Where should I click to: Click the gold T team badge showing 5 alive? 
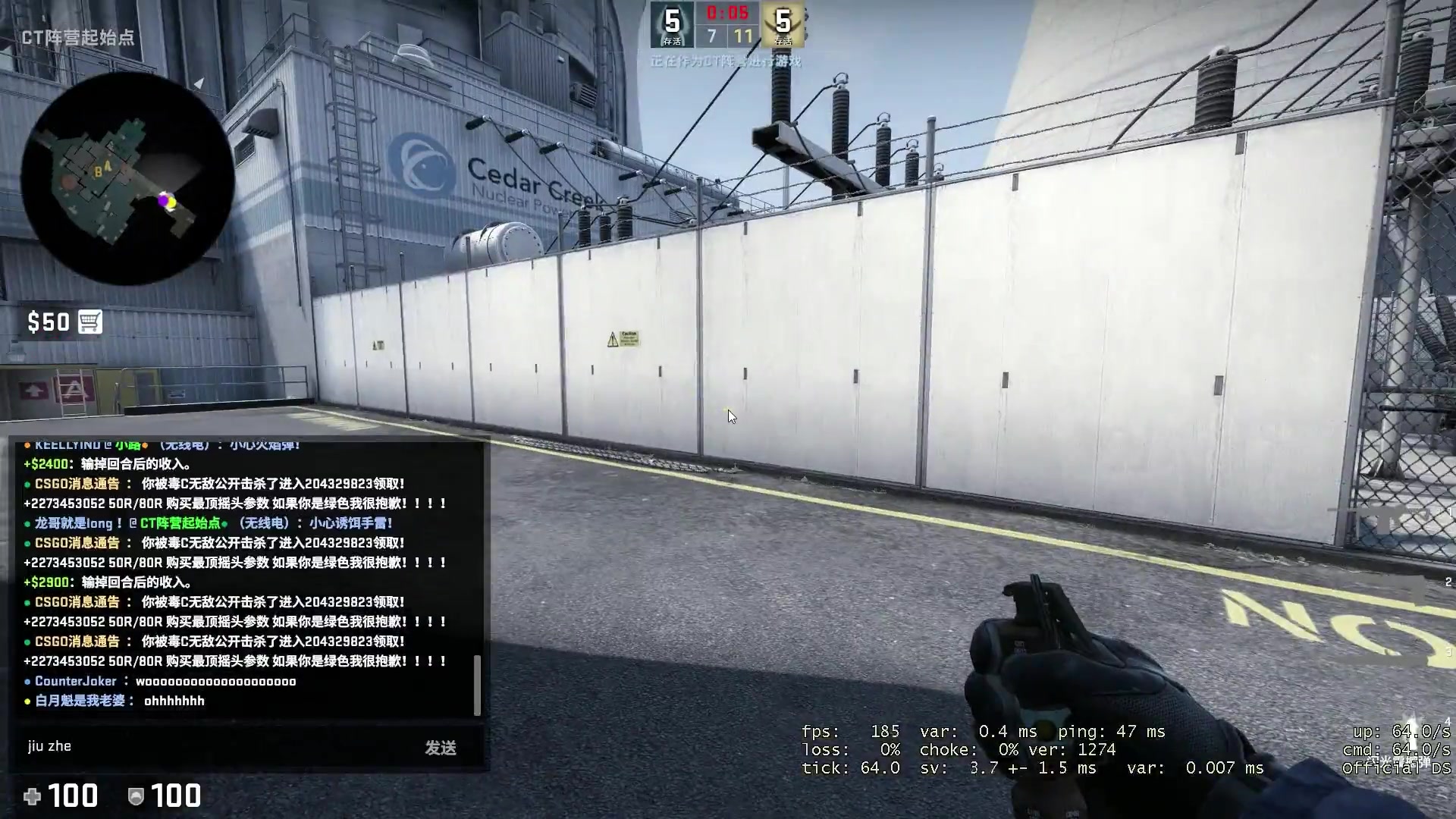tap(783, 21)
